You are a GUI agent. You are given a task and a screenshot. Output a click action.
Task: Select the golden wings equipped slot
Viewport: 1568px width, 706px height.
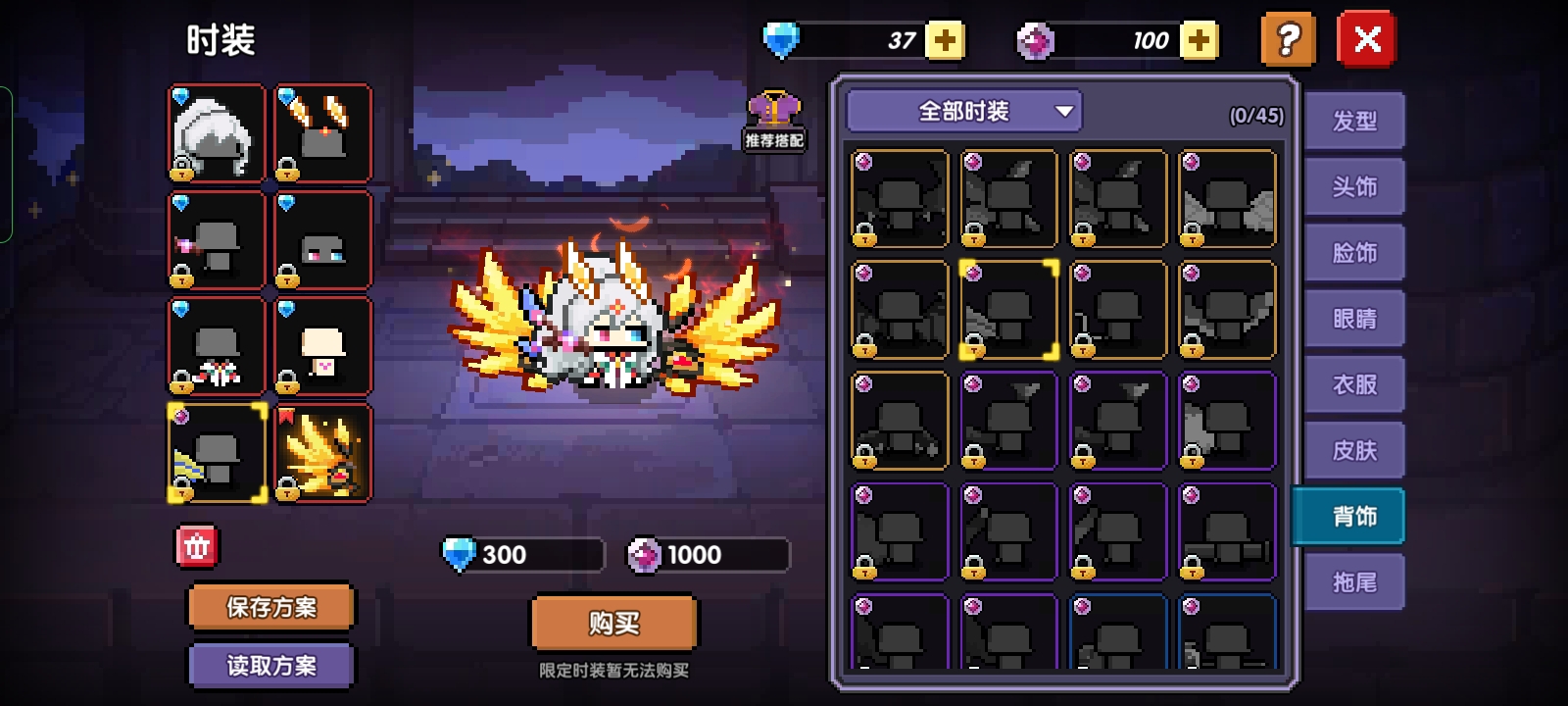(x=322, y=453)
